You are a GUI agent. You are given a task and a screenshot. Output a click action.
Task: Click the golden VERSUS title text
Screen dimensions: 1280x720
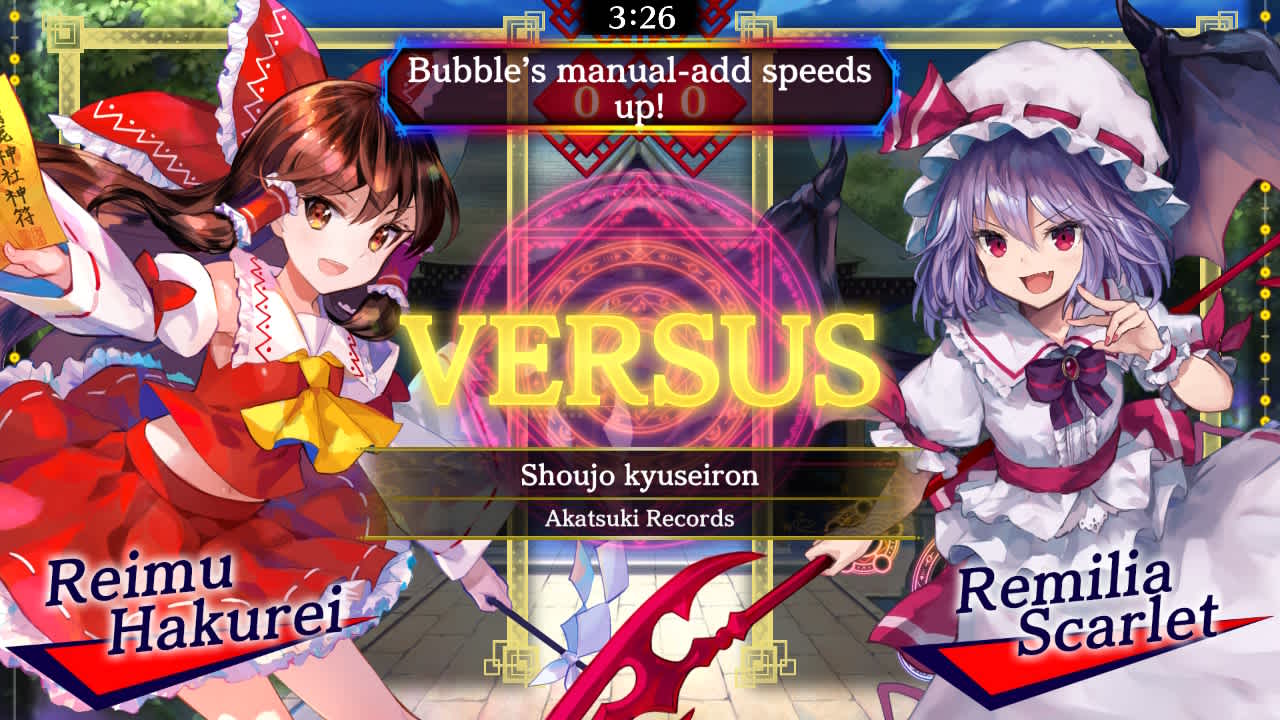pyautogui.click(x=640, y=355)
